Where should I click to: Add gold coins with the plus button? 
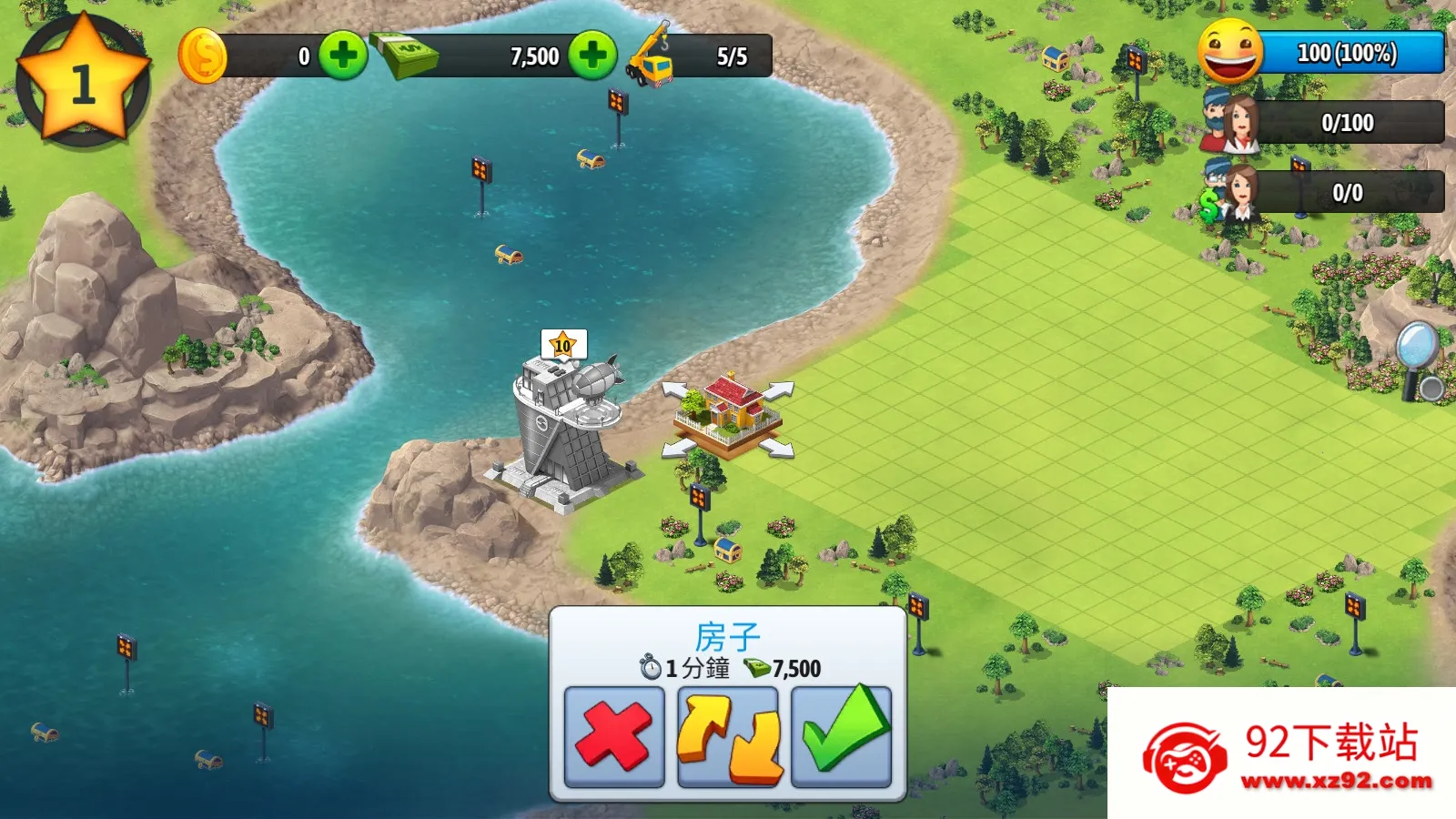click(x=343, y=56)
